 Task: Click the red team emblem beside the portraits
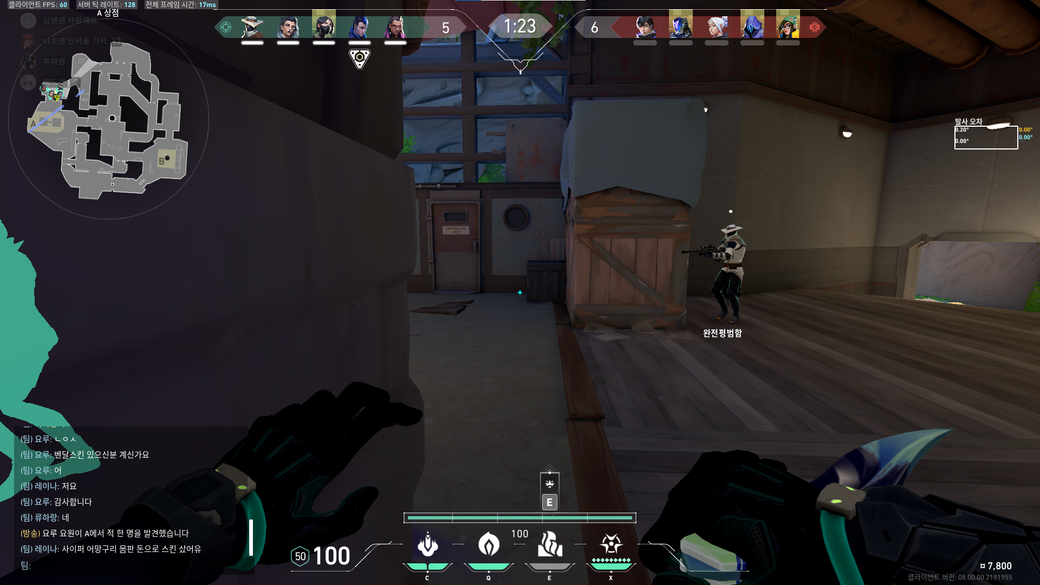coord(814,27)
